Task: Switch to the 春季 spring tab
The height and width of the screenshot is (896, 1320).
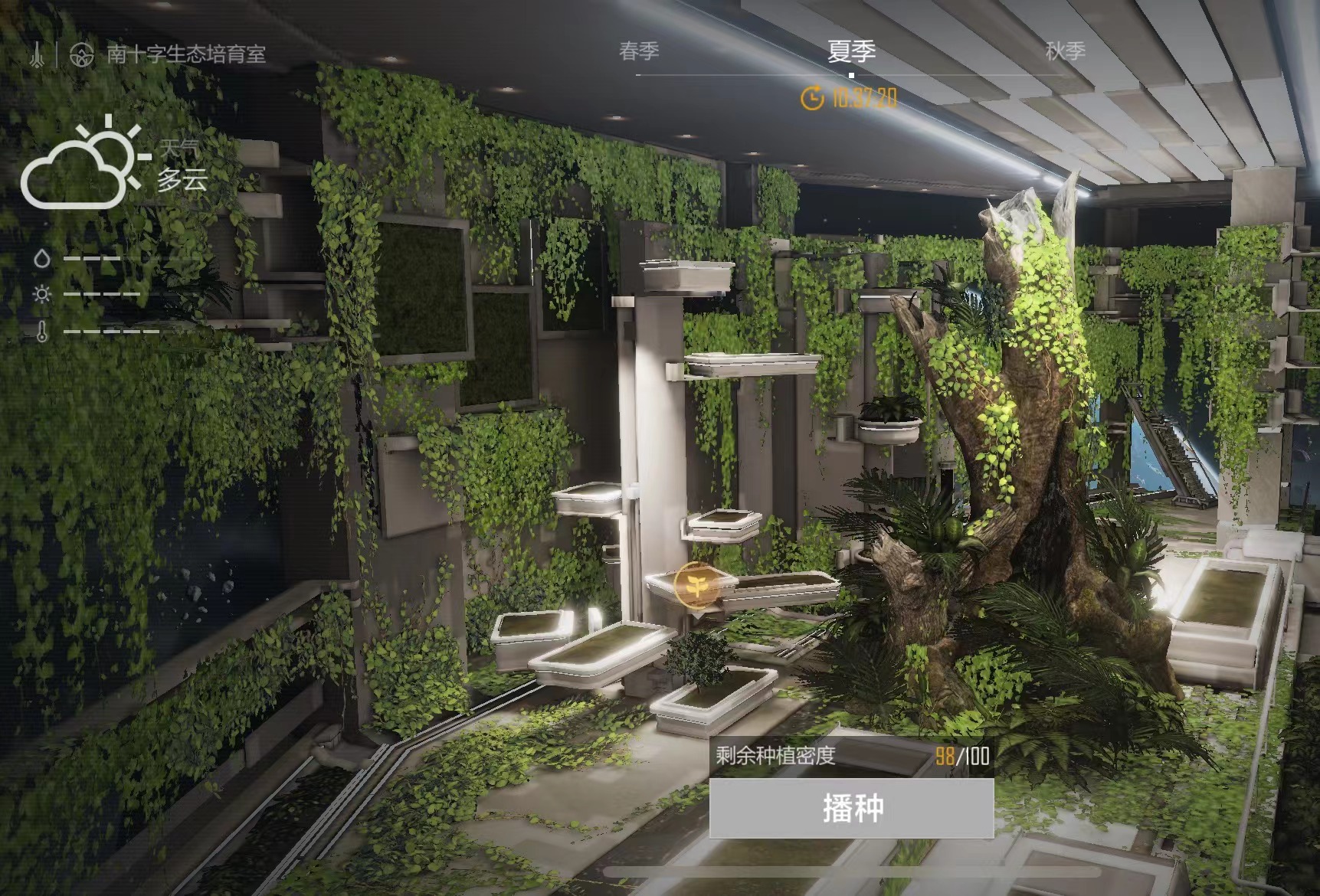Action: click(638, 51)
